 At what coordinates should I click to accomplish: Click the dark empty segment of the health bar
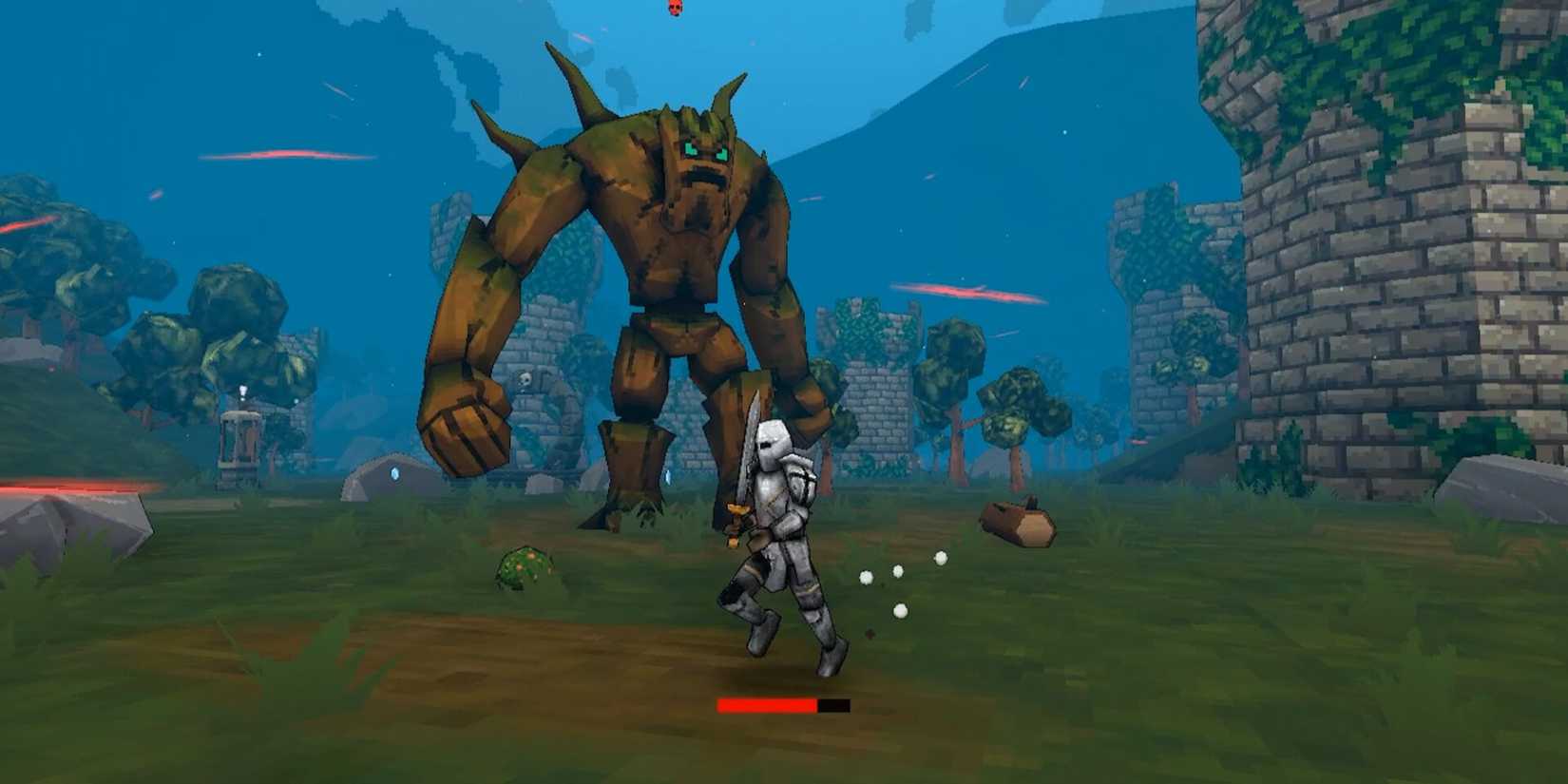[831, 706]
